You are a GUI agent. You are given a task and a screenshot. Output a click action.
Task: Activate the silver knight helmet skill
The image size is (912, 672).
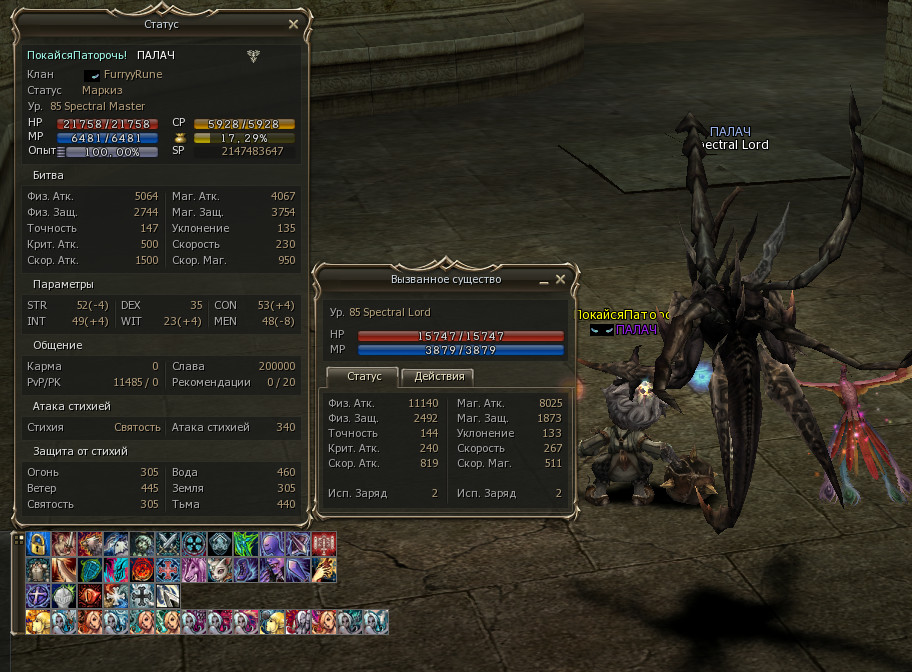pyautogui.click(x=64, y=596)
